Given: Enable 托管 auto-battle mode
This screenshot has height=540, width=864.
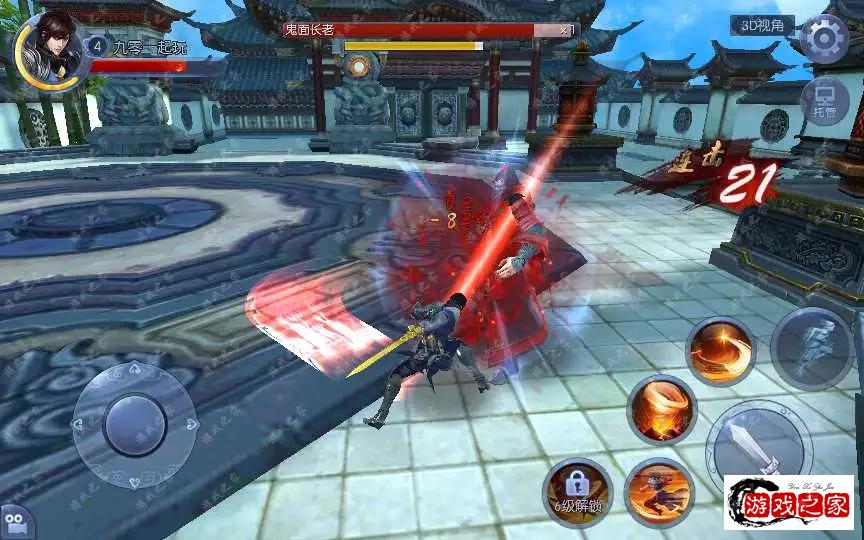Looking at the screenshot, I should coord(824,102).
